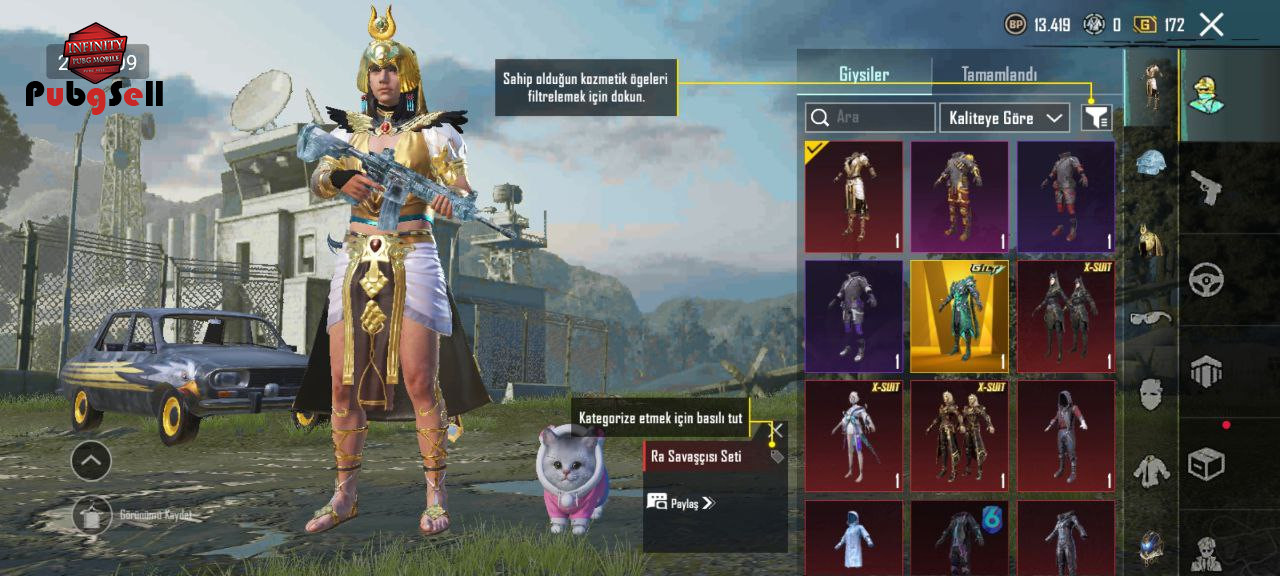Show the helmet headgear subcategory
The image size is (1280, 576).
(1151, 164)
